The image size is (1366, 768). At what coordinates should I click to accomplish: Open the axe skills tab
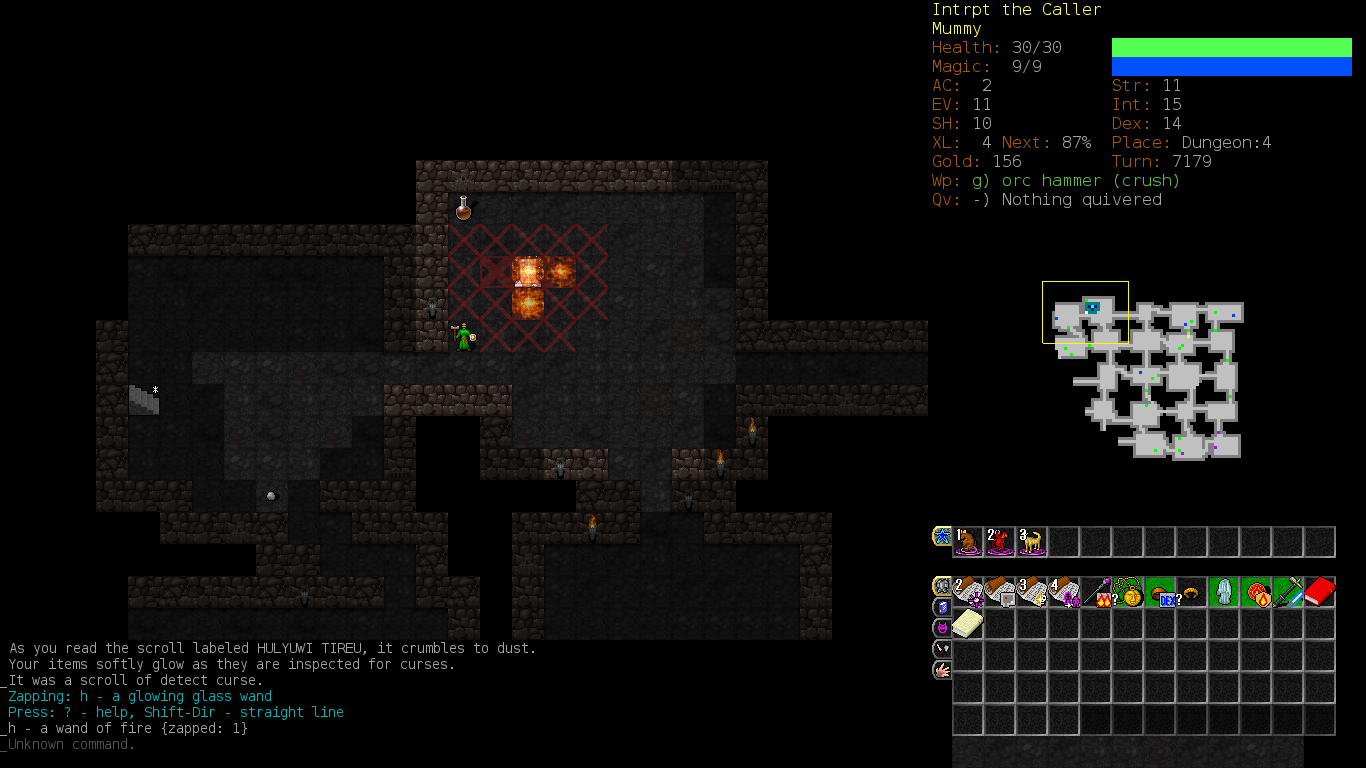click(x=942, y=649)
